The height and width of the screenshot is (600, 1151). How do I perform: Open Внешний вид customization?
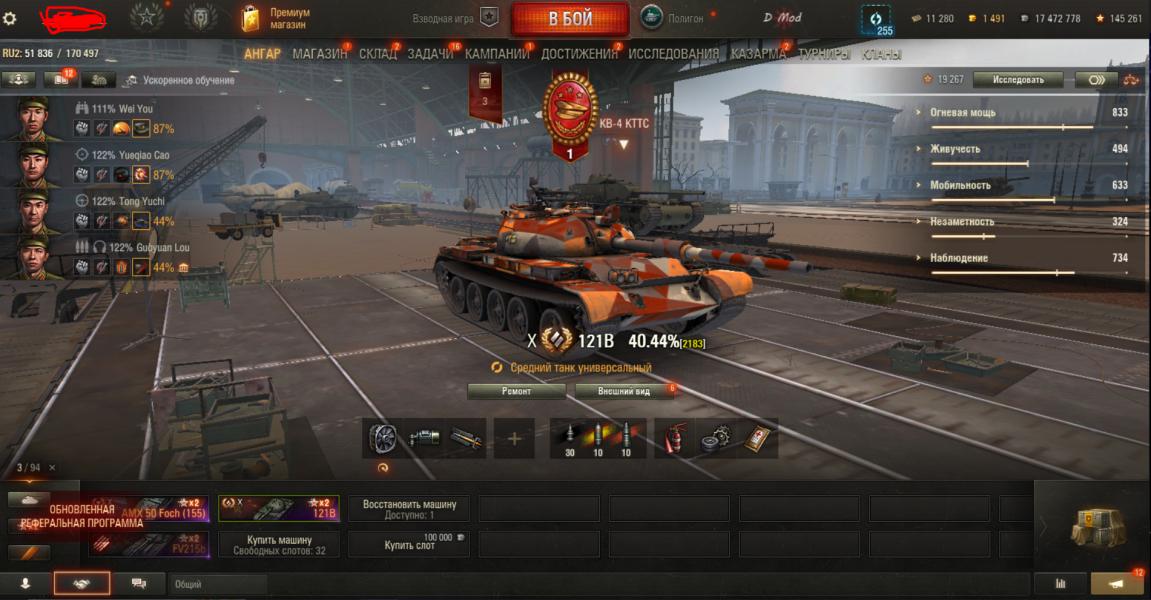(624, 391)
